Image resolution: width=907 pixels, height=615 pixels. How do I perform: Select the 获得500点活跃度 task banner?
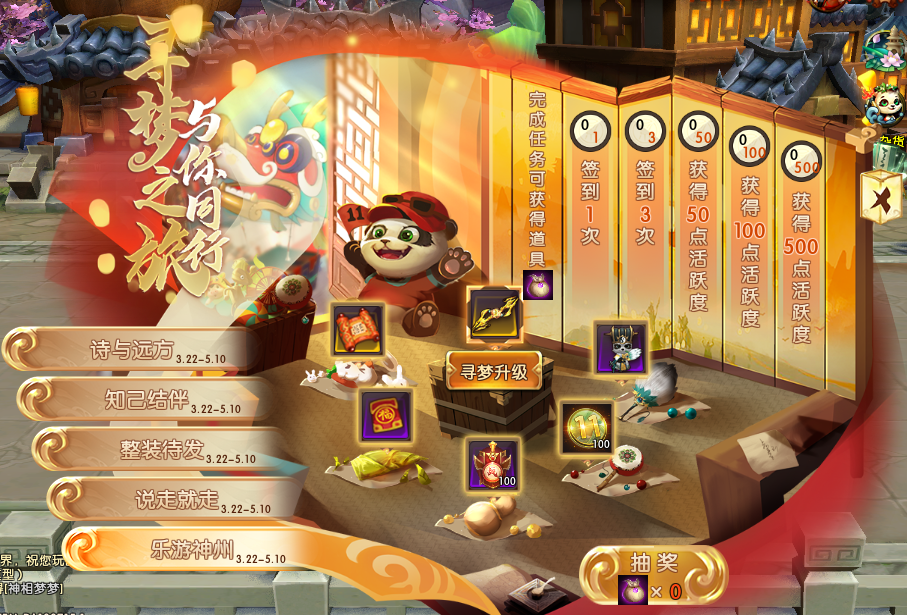point(801,250)
